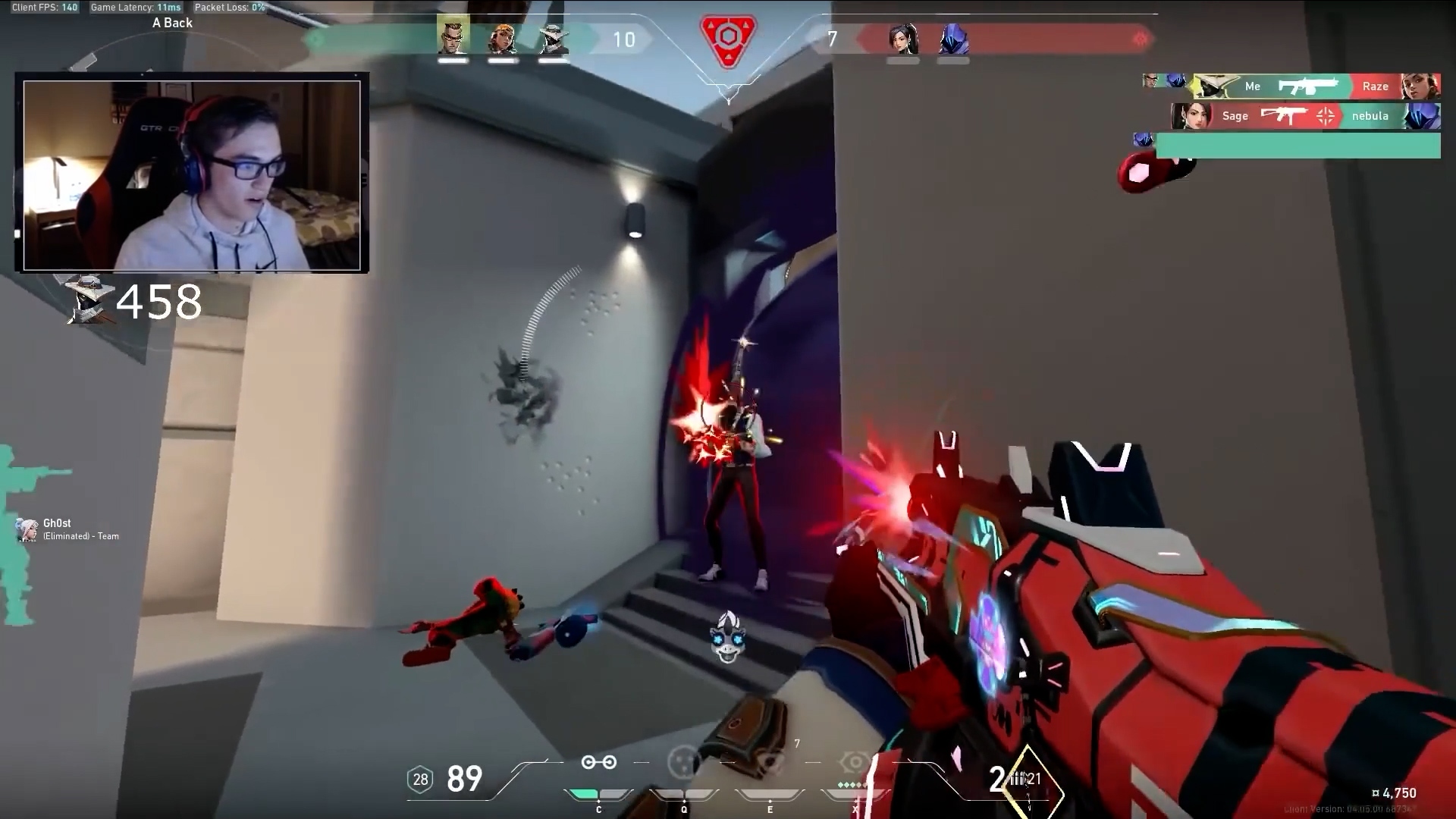Image resolution: width=1456 pixels, height=819 pixels.
Task: Use the Spycam eye ability icon
Action: click(x=770, y=763)
